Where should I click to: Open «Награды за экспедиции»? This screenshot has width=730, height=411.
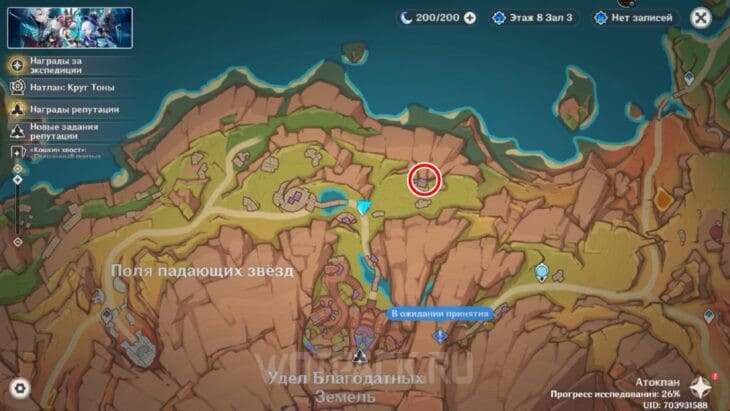point(58,65)
